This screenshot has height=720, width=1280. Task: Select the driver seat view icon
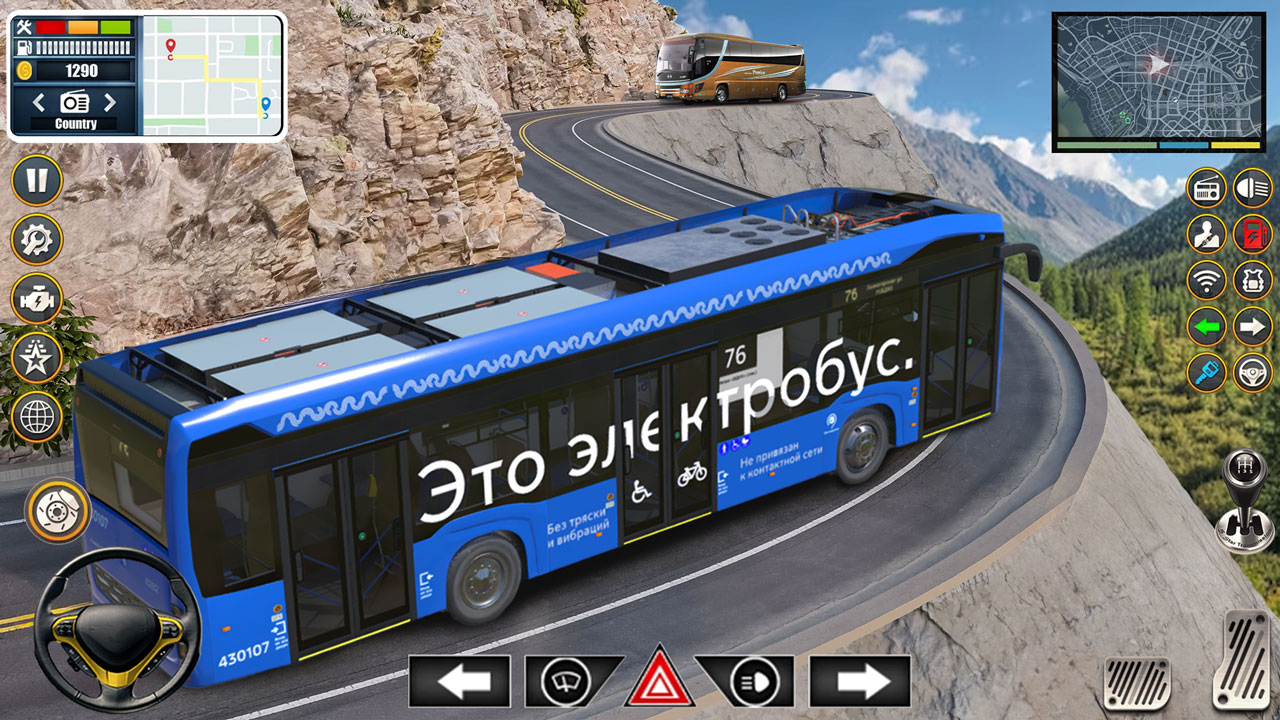tap(1205, 234)
